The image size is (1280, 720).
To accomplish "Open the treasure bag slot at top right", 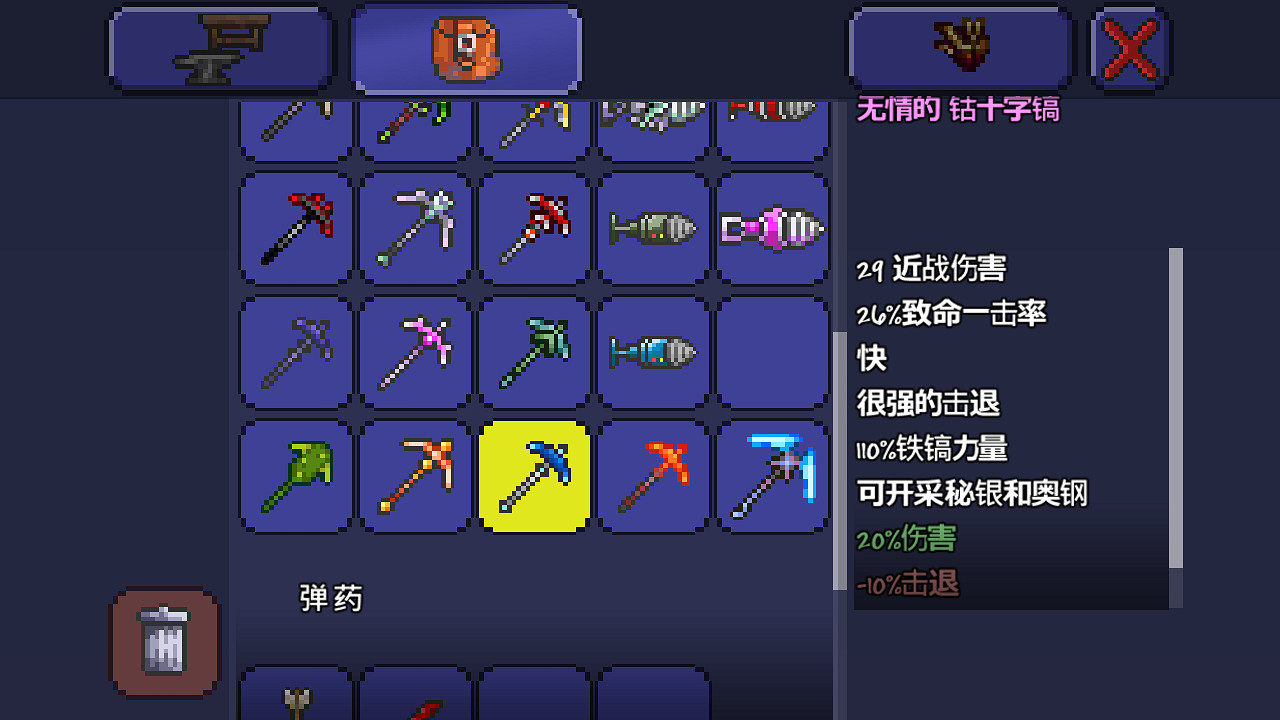I will [x=960, y=46].
